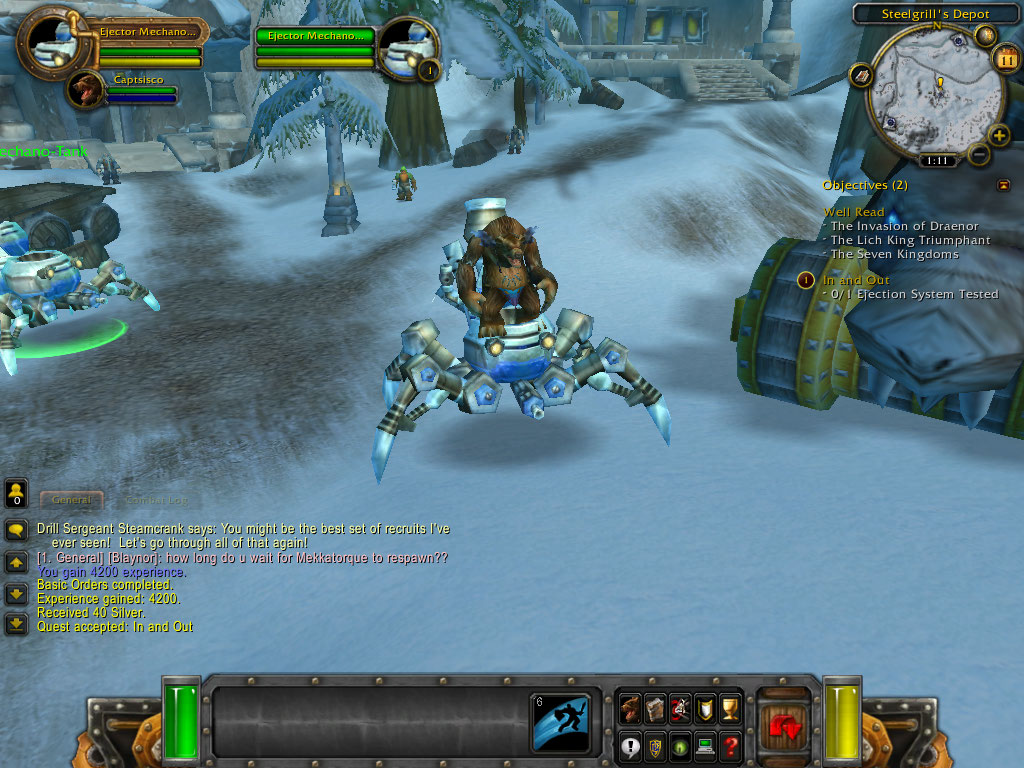Image resolution: width=1024 pixels, height=768 pixels.
Task: Collapse the Objectives tracker
Action: point(1003,185)
